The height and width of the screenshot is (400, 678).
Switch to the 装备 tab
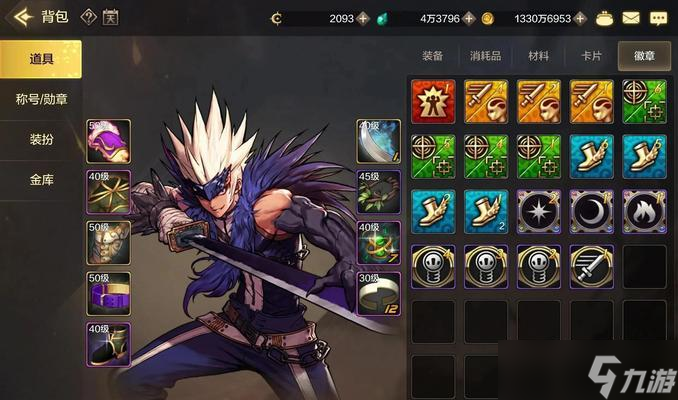click(x=433, y=57)
